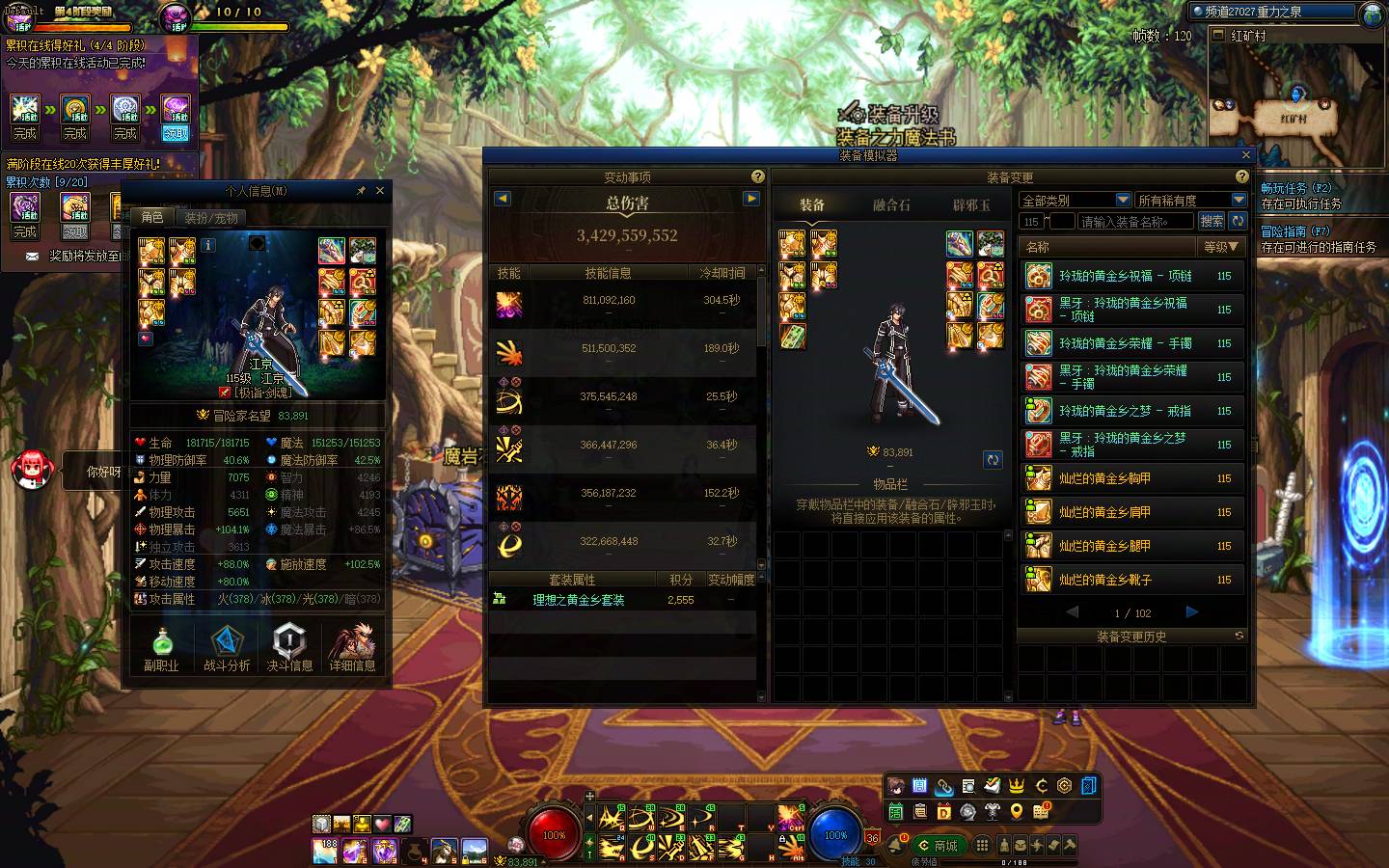Select 灿烂的黄金乡胸甲 from the equipment list
The height and width of the screenshot is (868, 1389).
(x=1131, y=478)
